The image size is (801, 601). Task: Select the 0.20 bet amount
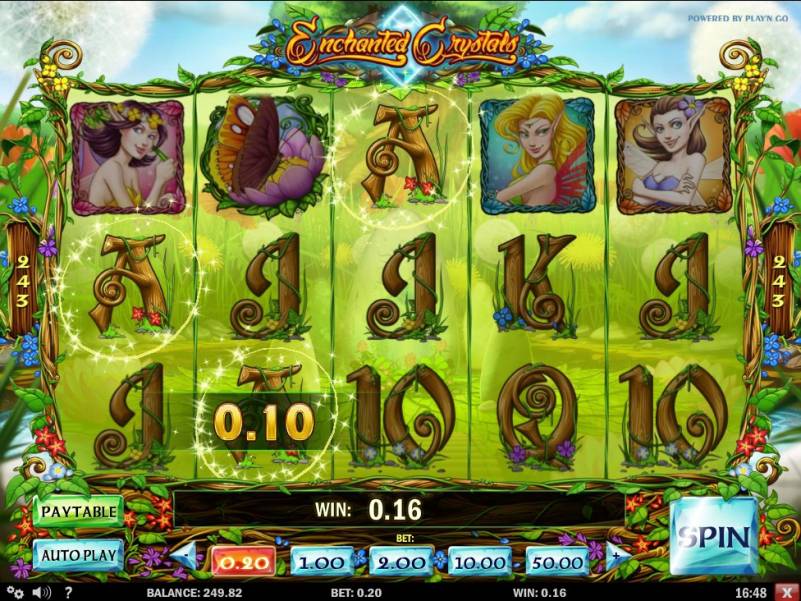(x=243, y=561)
